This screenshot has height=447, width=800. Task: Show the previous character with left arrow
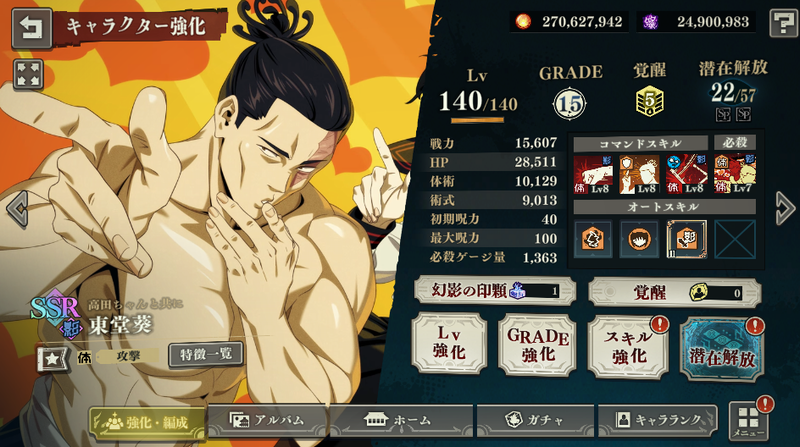coord(15,208)
